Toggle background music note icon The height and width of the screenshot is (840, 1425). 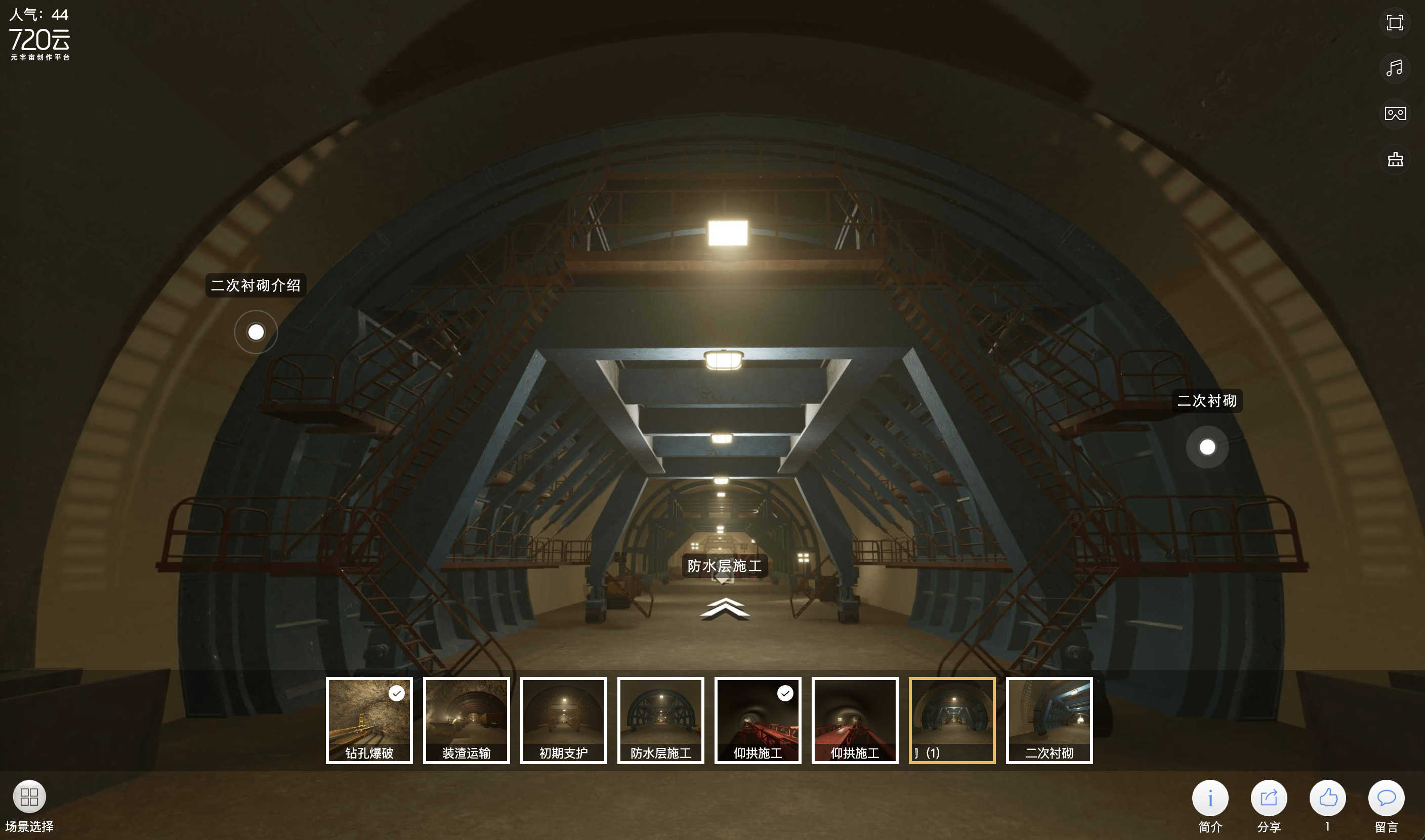click(1395, 68)
